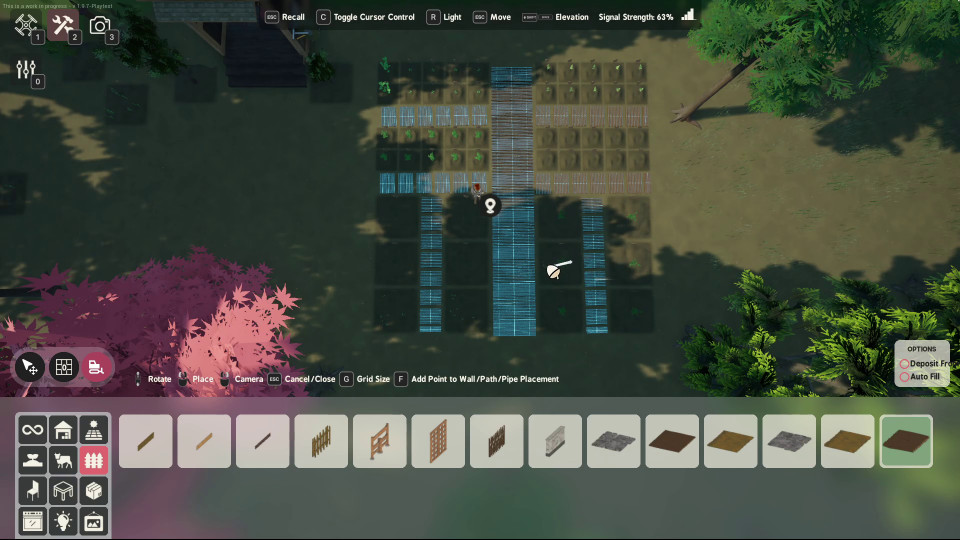
Task: Choose the light bulb lighting category
Action: click(63, 520)
